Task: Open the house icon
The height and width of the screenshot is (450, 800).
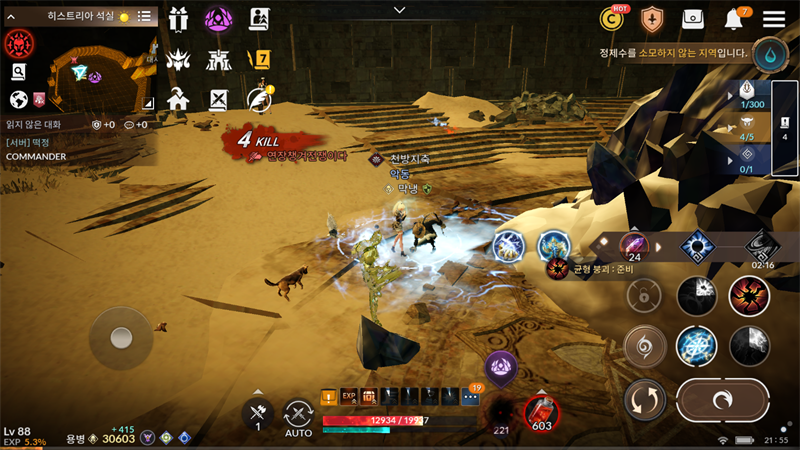Action: [x=178, y=99]
